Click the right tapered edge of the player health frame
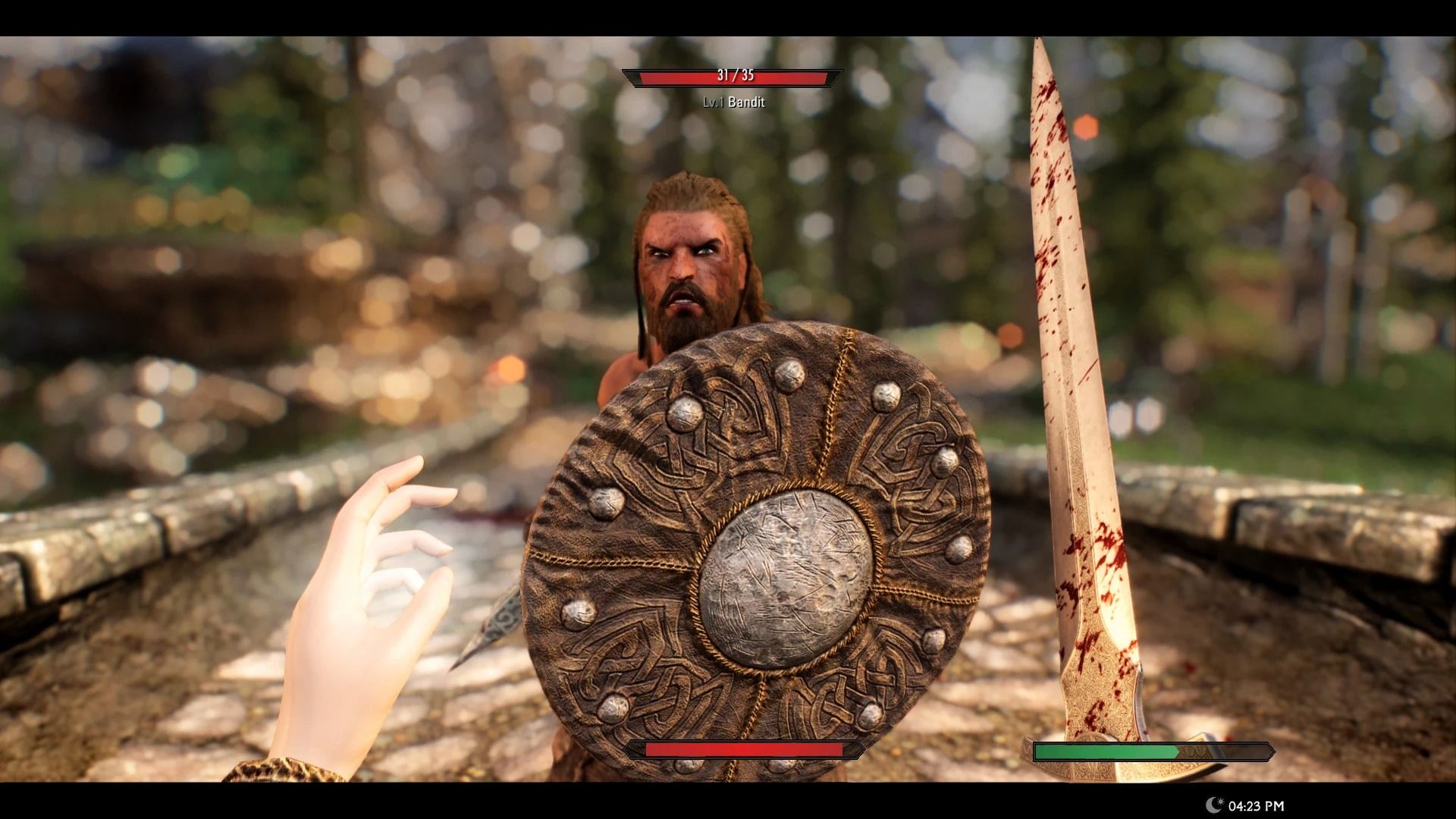The image size is (1456, 819). (861, 749)
